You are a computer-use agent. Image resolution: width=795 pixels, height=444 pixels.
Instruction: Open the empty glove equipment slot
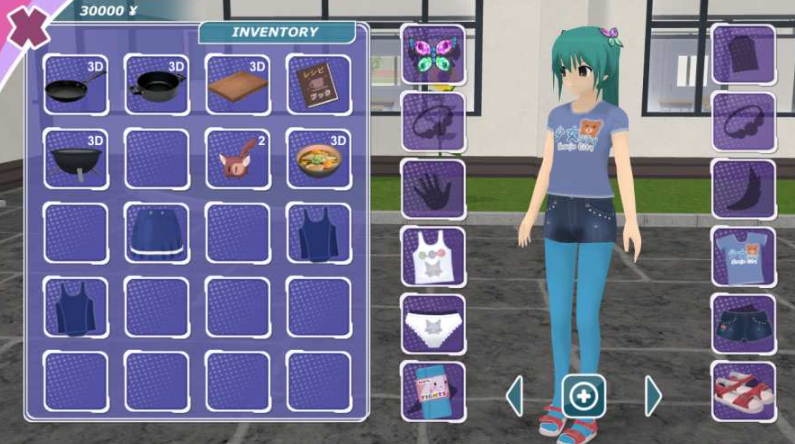pos(433,189)
